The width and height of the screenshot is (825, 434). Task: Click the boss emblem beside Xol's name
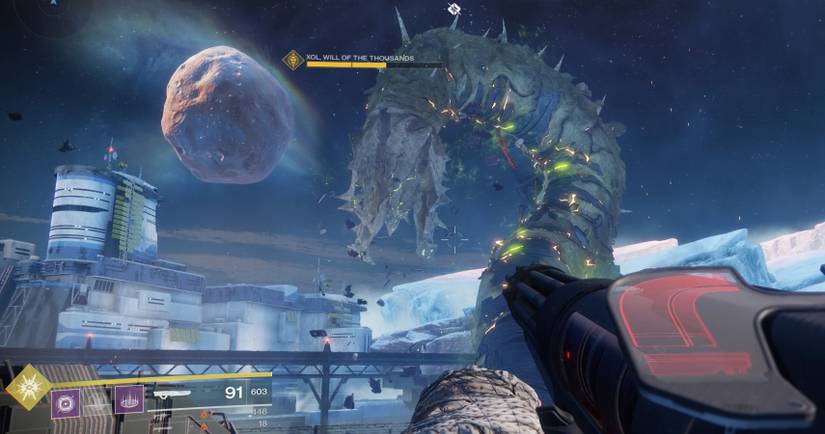(x=293, y=60)
